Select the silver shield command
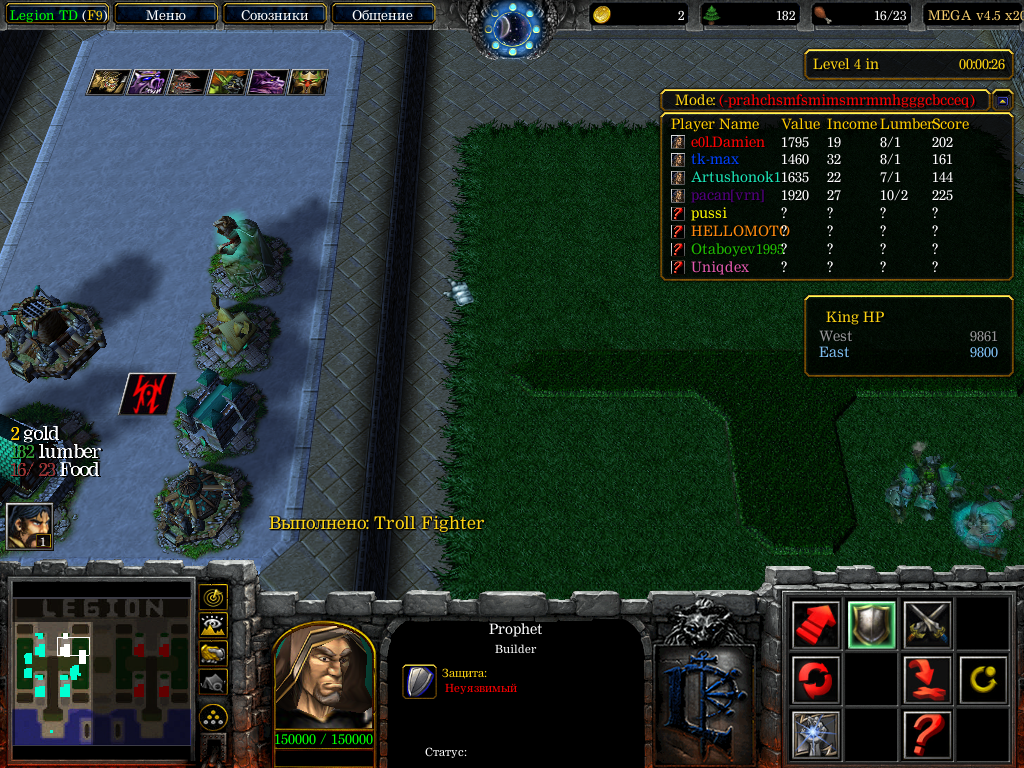The width and height of the screenshot is (1024, 768). pos(871,625)
